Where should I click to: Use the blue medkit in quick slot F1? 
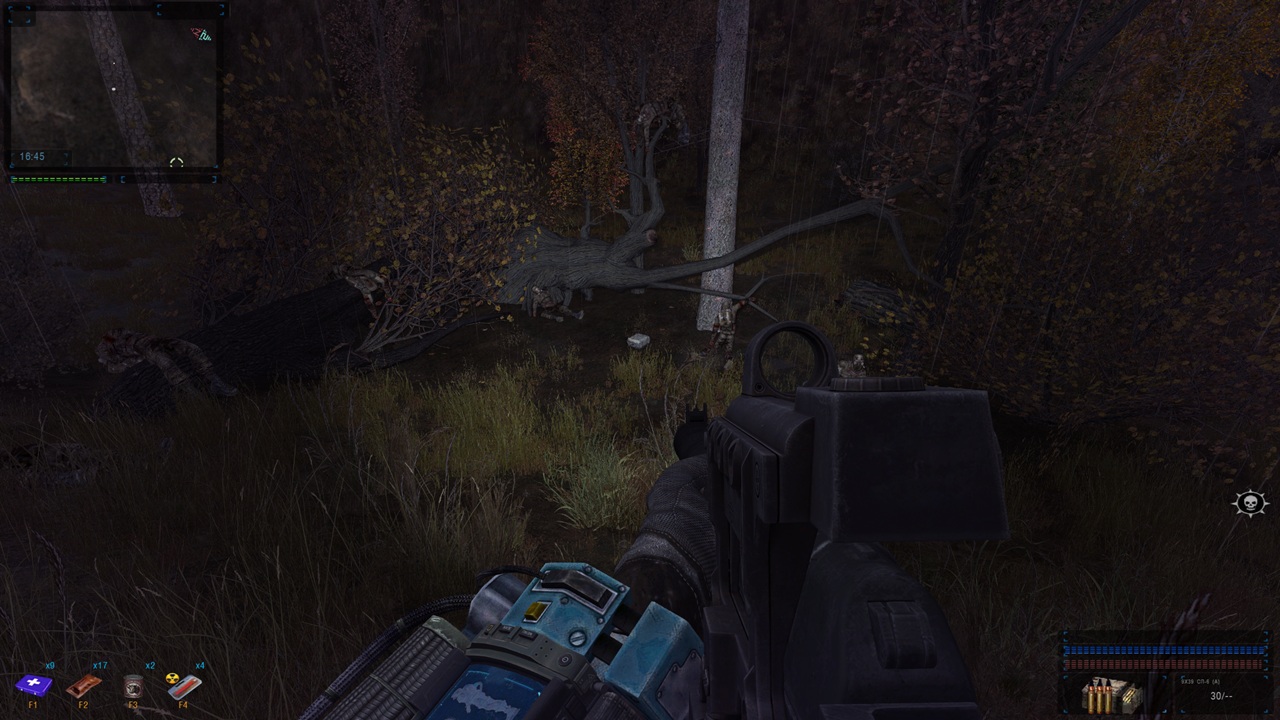[x=33, y=686]
